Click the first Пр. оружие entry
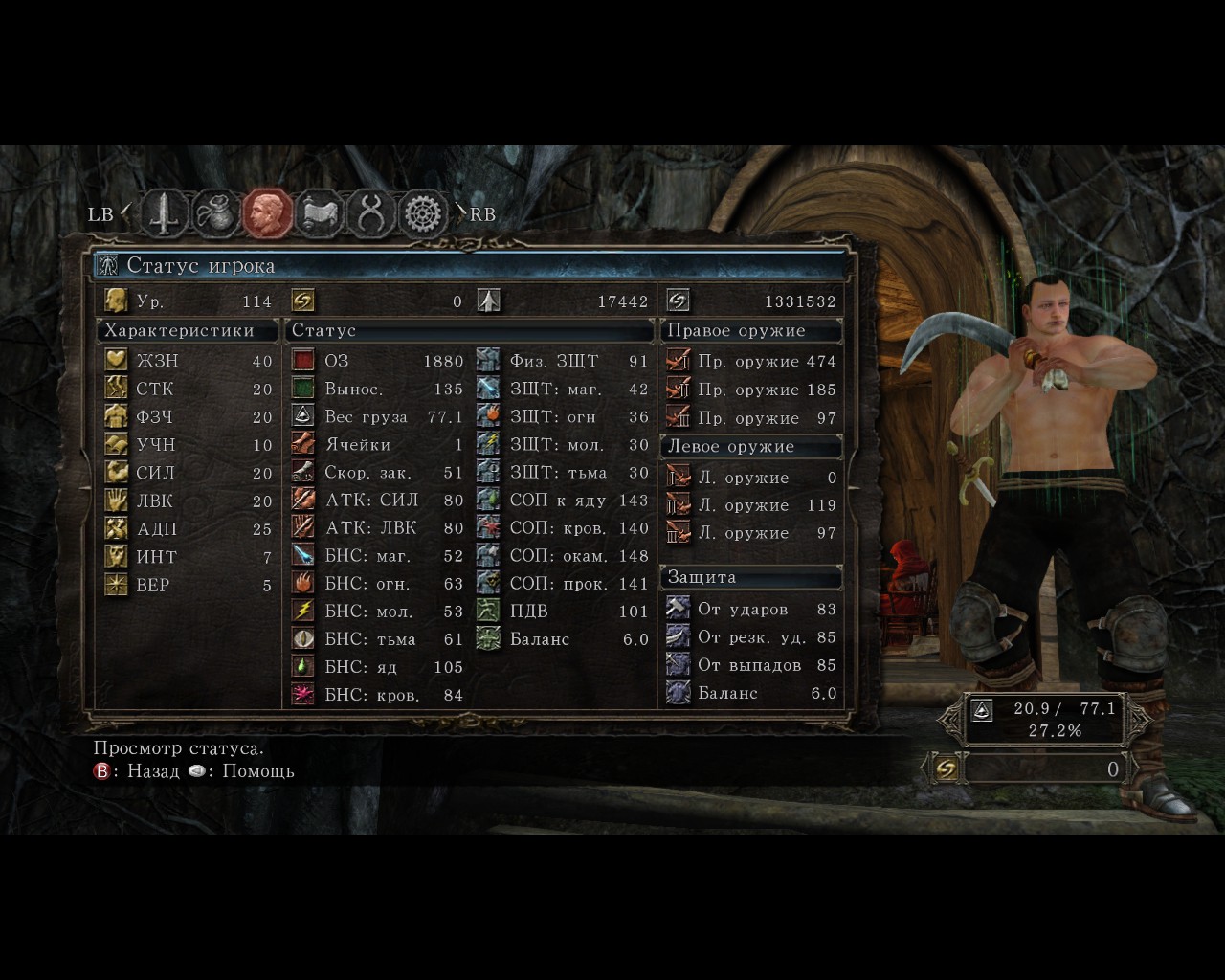The height and width of the screenshot is (980, 1225). (751, 361)
